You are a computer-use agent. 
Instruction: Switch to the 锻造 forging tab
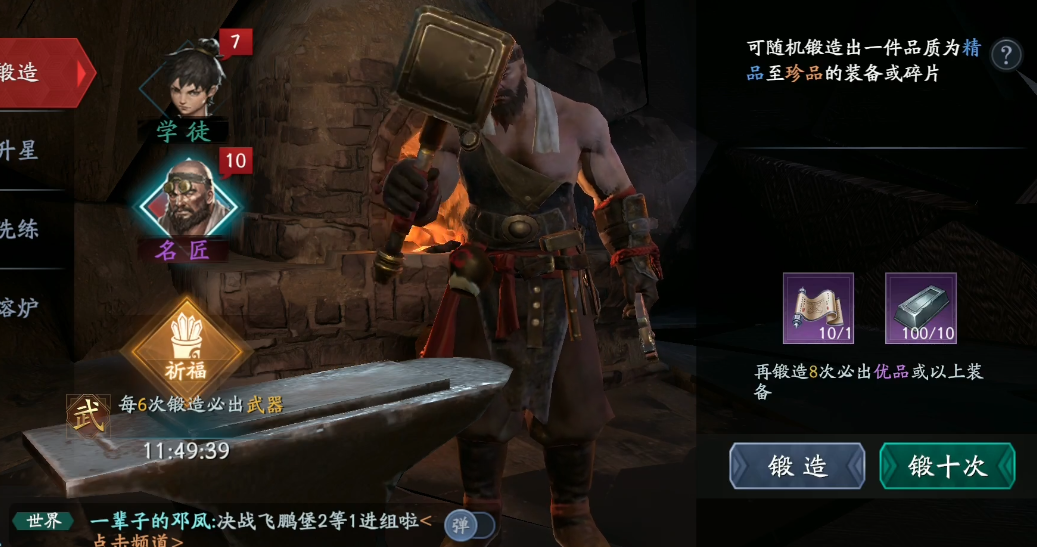pyautogui.click(x=40, y=72)
